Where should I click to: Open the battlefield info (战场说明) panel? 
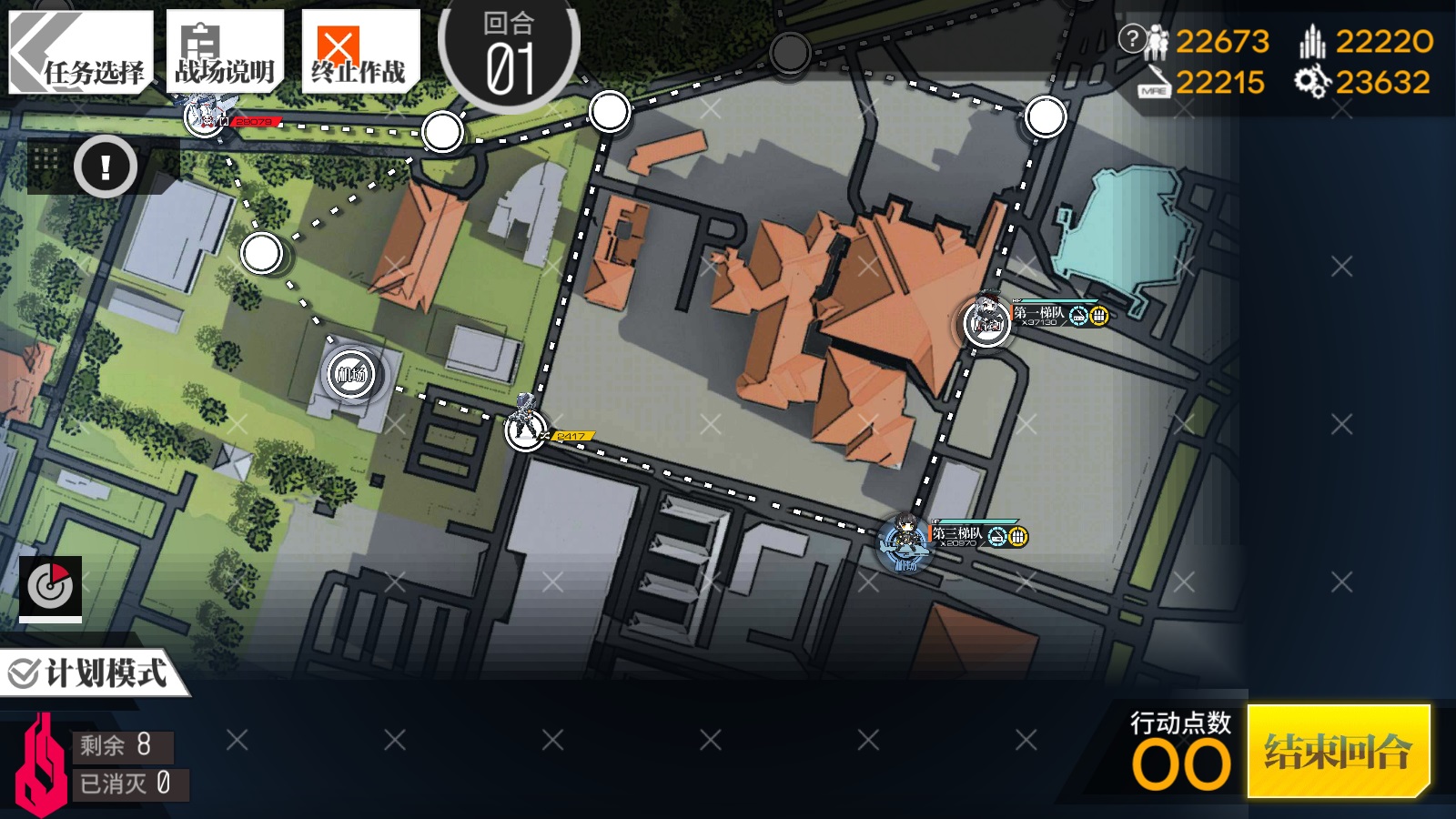pos(225,52)
